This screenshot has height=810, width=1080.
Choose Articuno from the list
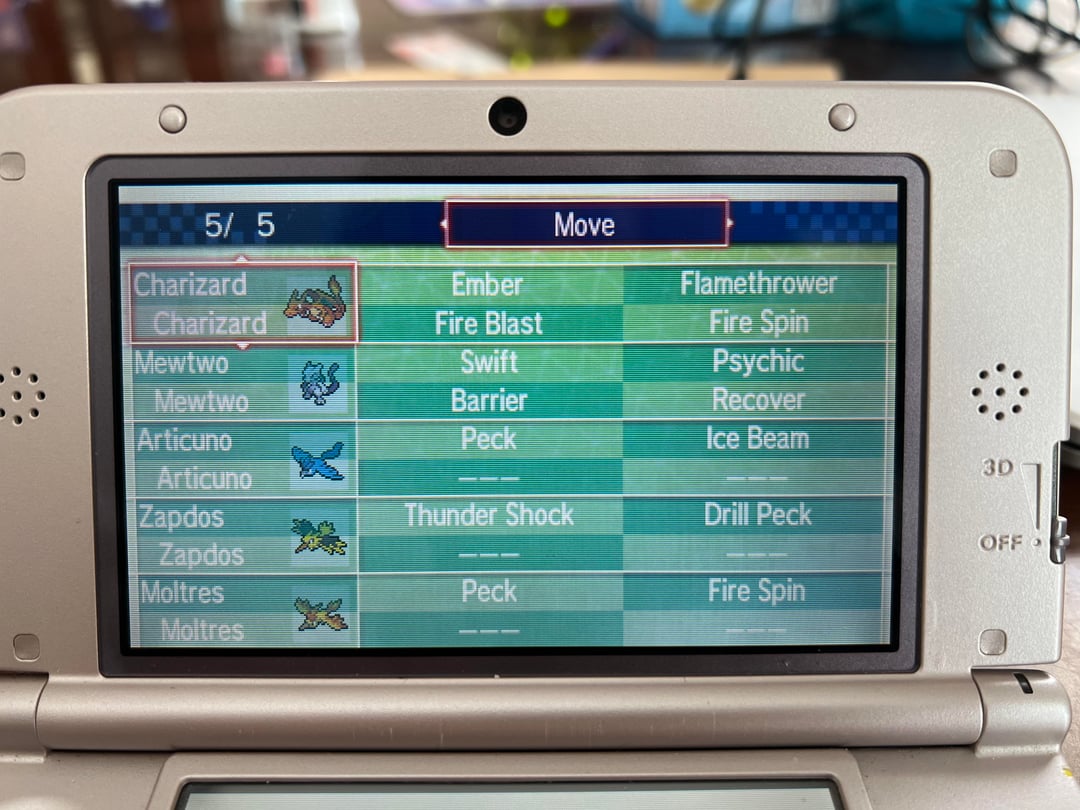point(242,458)
